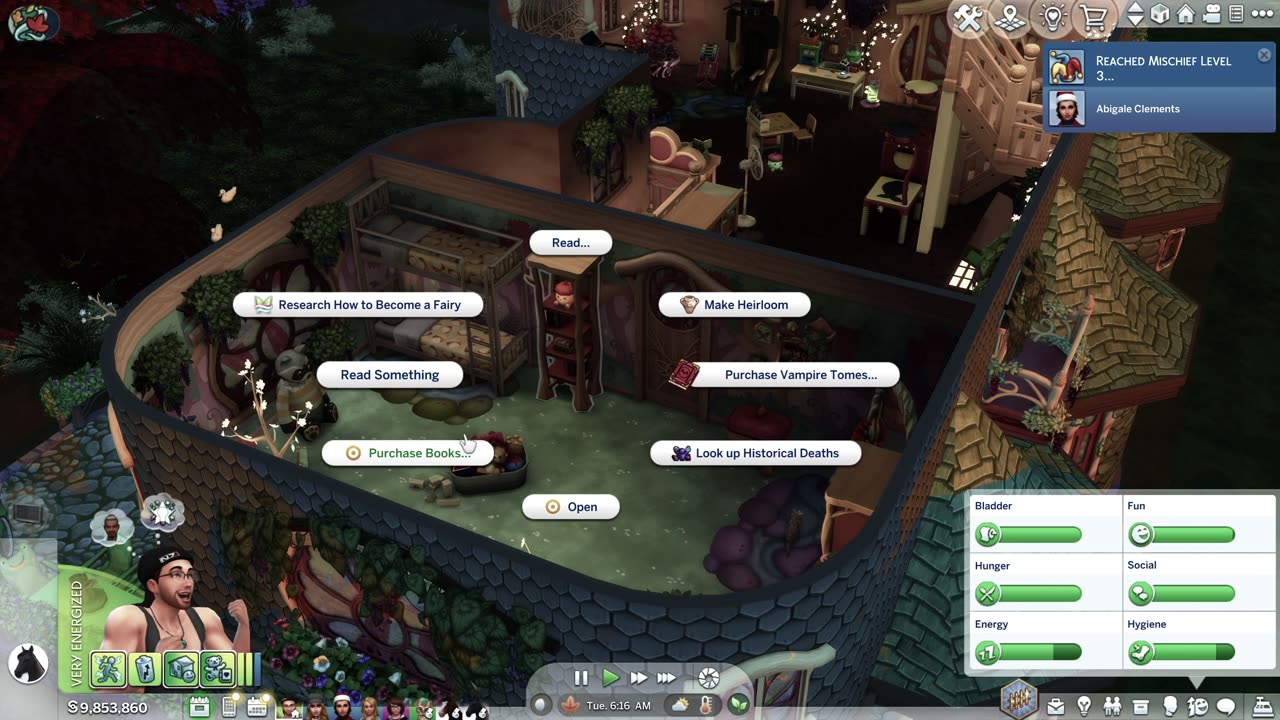Open the career briefcase panel
This screenshot has width=1280, height=720.
[x=1055, y=707]
